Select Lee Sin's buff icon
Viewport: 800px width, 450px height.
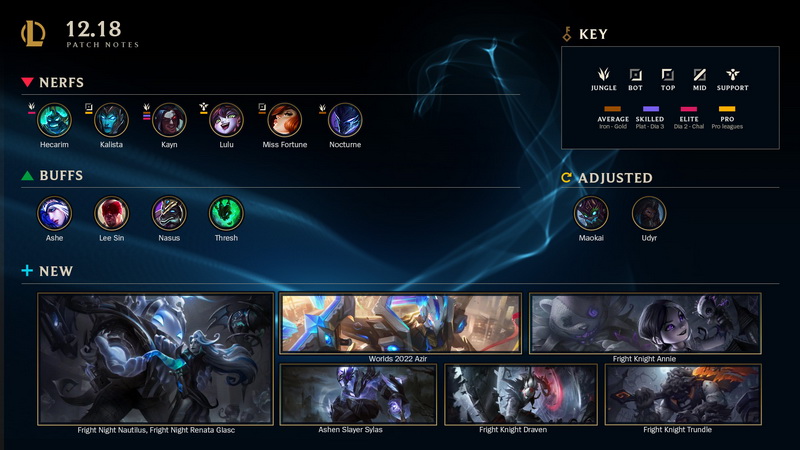(112, 213)
